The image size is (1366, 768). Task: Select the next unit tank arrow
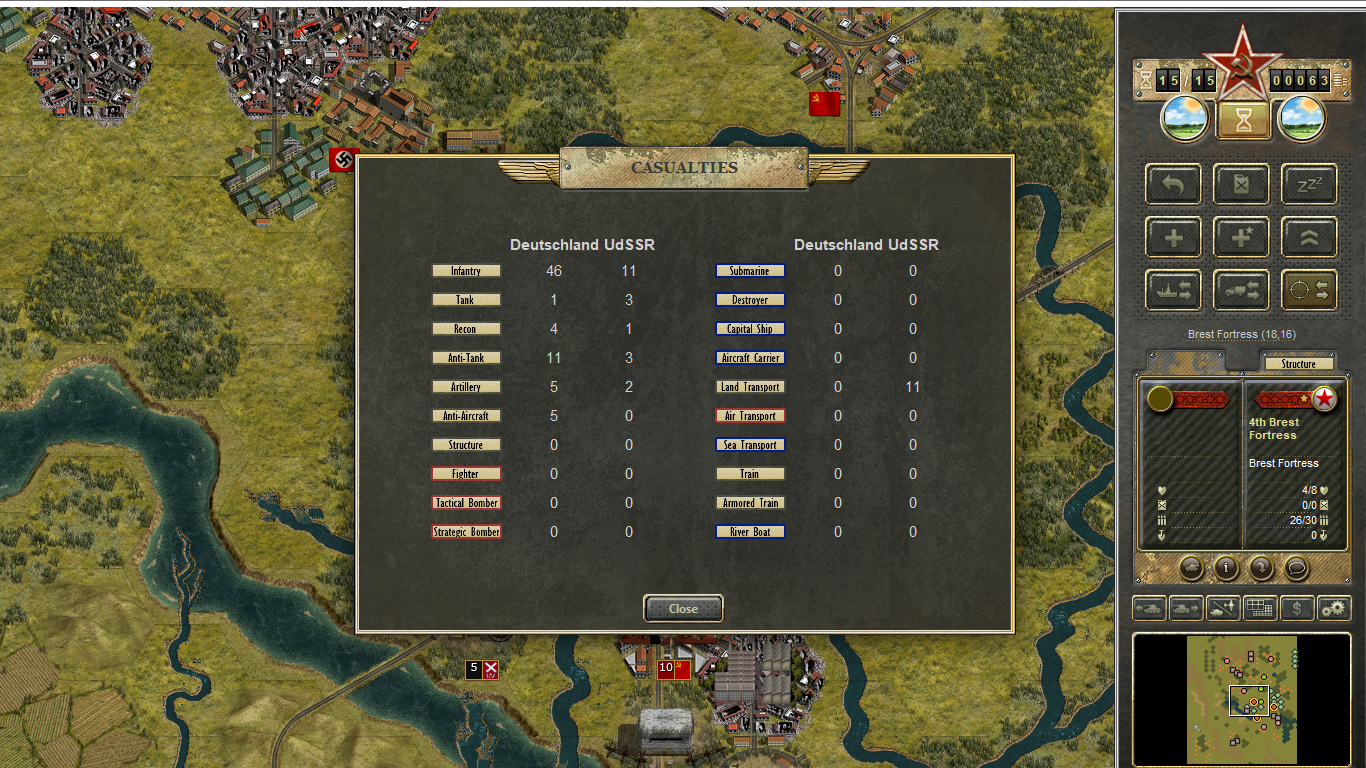pyautogui.click(x=1186, y=607)
